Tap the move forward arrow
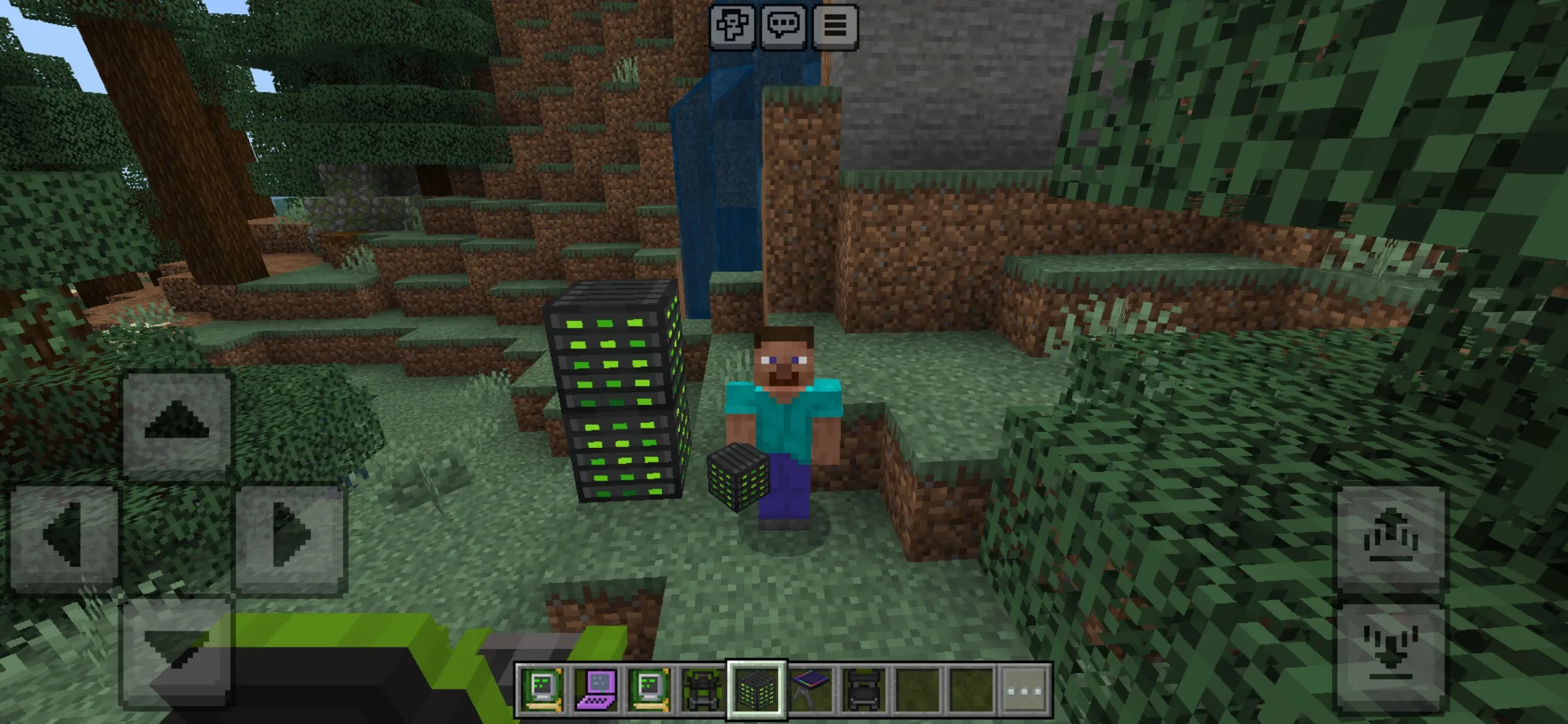This screenshot has width=1568, height=724. tap(177, 424)
